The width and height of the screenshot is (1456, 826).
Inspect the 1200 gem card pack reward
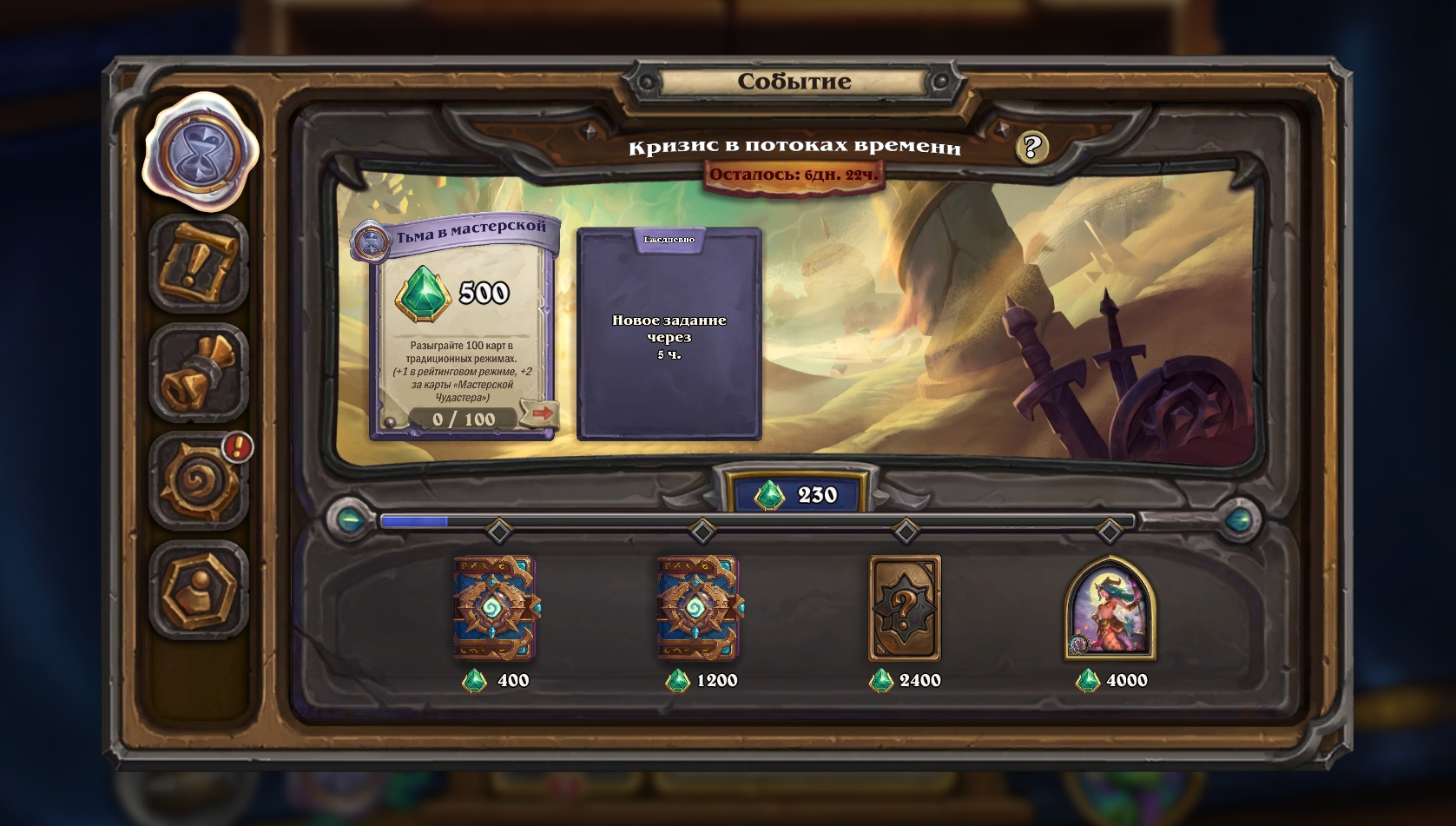[x=699, y=608]
